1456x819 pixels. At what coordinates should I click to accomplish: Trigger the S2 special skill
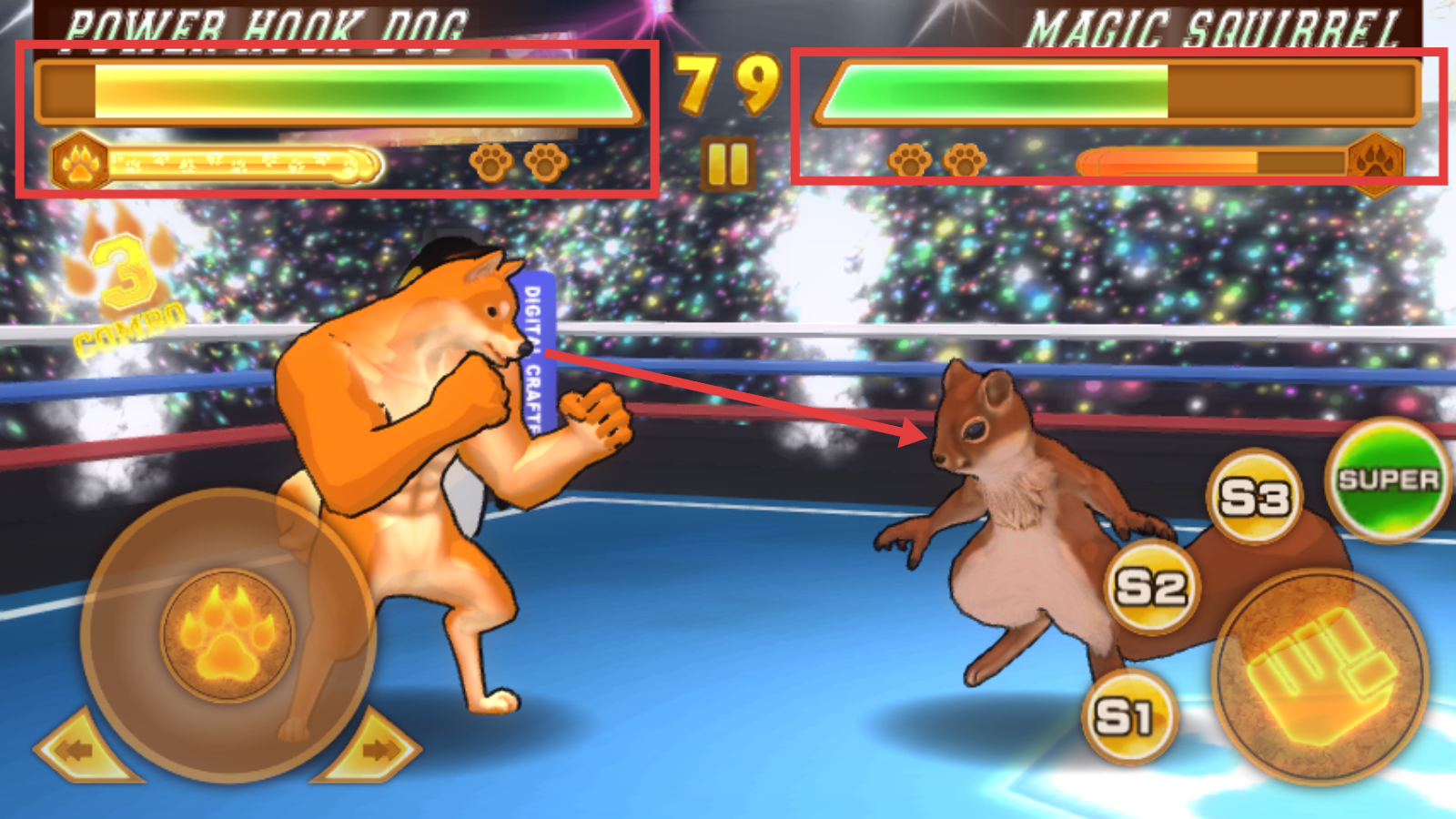pyautogui.click(x=1151, y=587)
